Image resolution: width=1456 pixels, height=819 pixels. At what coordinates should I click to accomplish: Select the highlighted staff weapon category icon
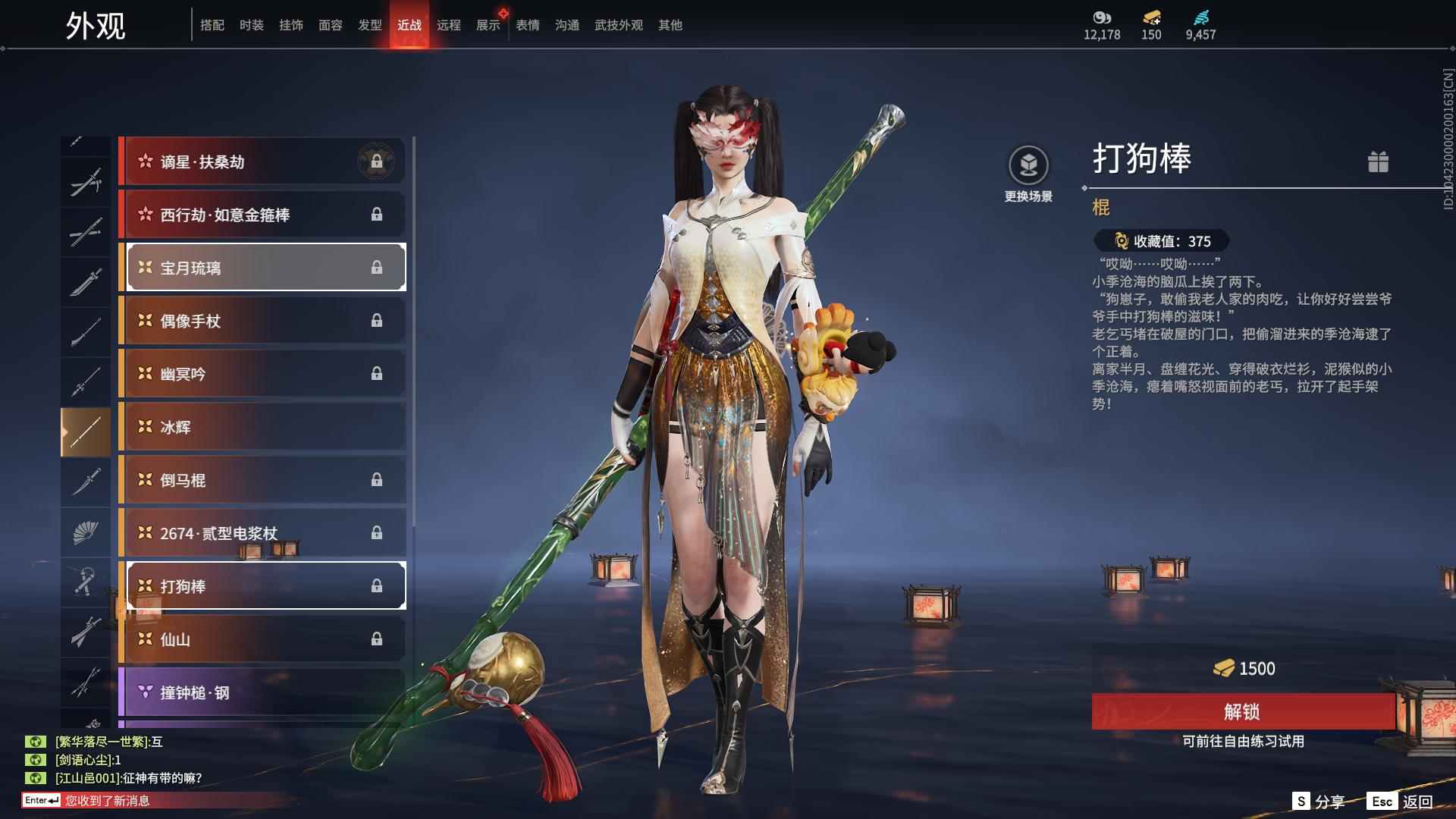[86, 430]
